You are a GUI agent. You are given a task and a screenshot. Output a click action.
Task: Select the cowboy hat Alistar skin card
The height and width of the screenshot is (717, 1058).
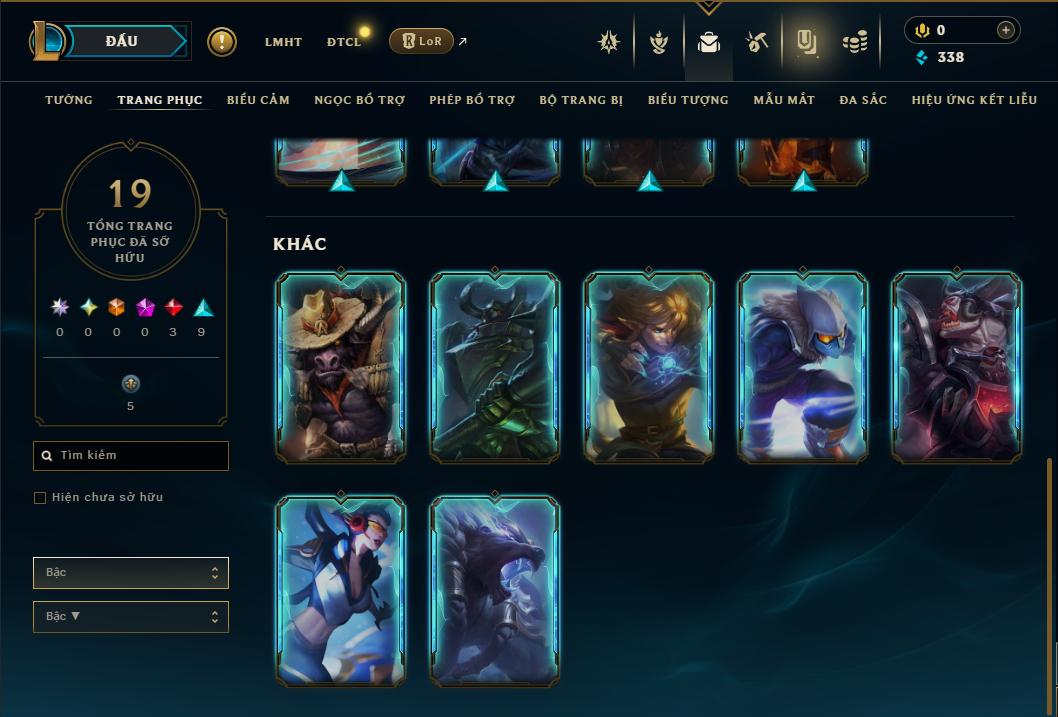pos(341,367)
